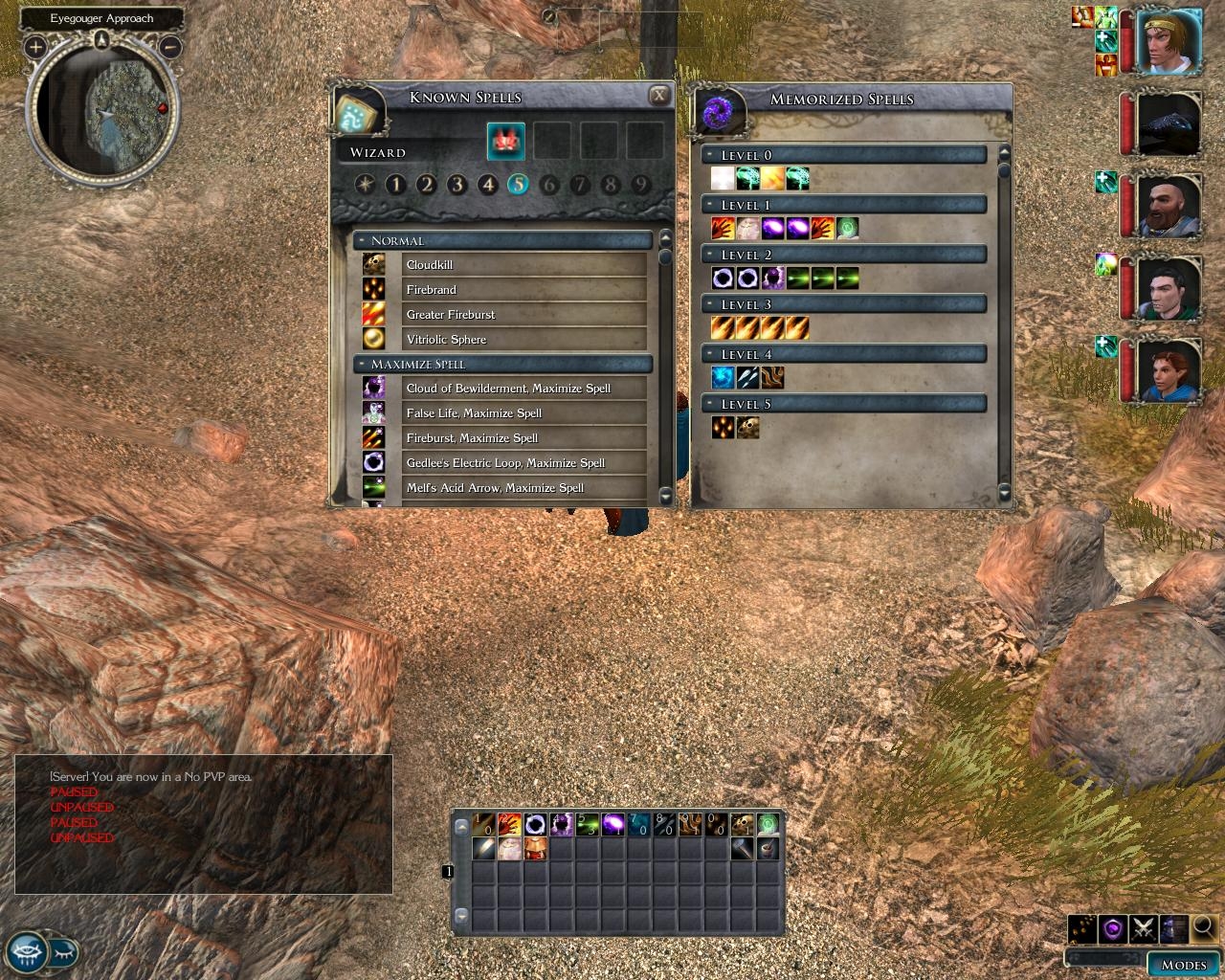1225x980 pixels.
Task: Collapse the Maximize Spell section
Action: 362,365
